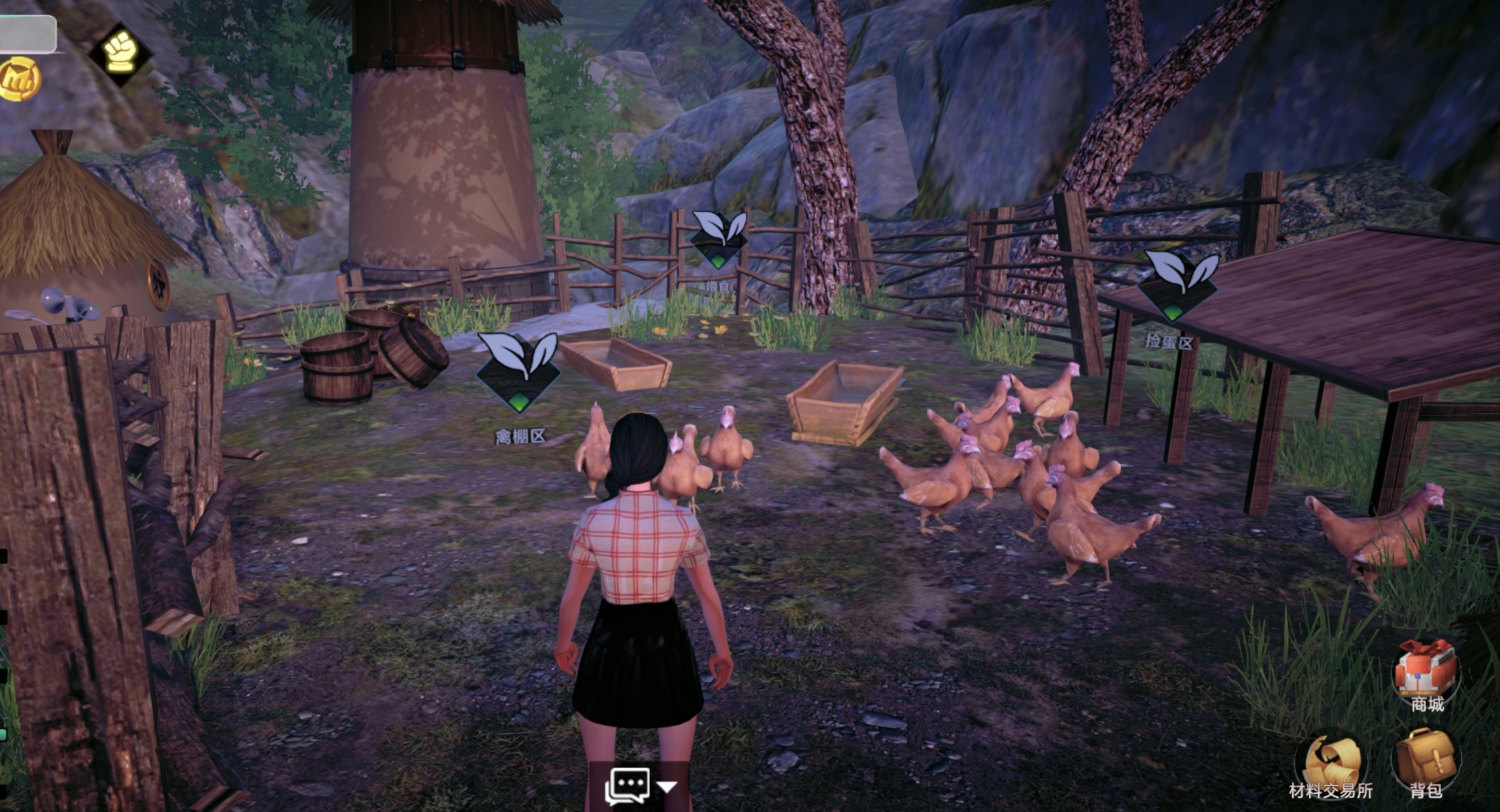The height and width of the screenshot is (812, 1500).
Task: Select the 捡蛋区 egg area marker
Action: pyautogui.click(x=1178, y=285)
